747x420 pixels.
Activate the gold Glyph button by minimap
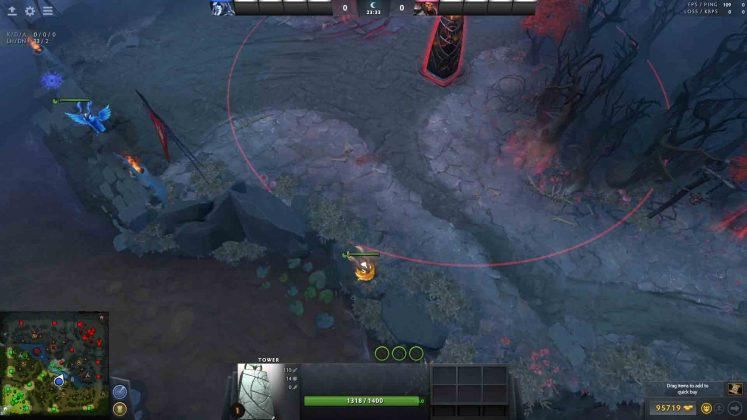pyautogui.click(x=120, y=408)
